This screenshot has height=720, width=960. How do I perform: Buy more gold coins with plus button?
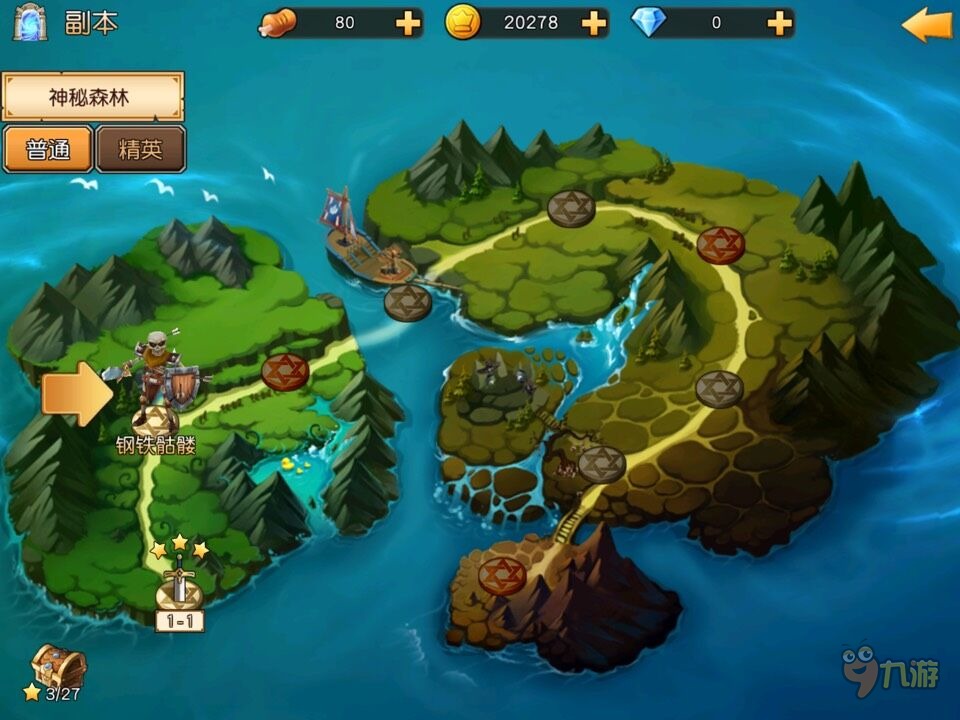[x=594, y=23]
